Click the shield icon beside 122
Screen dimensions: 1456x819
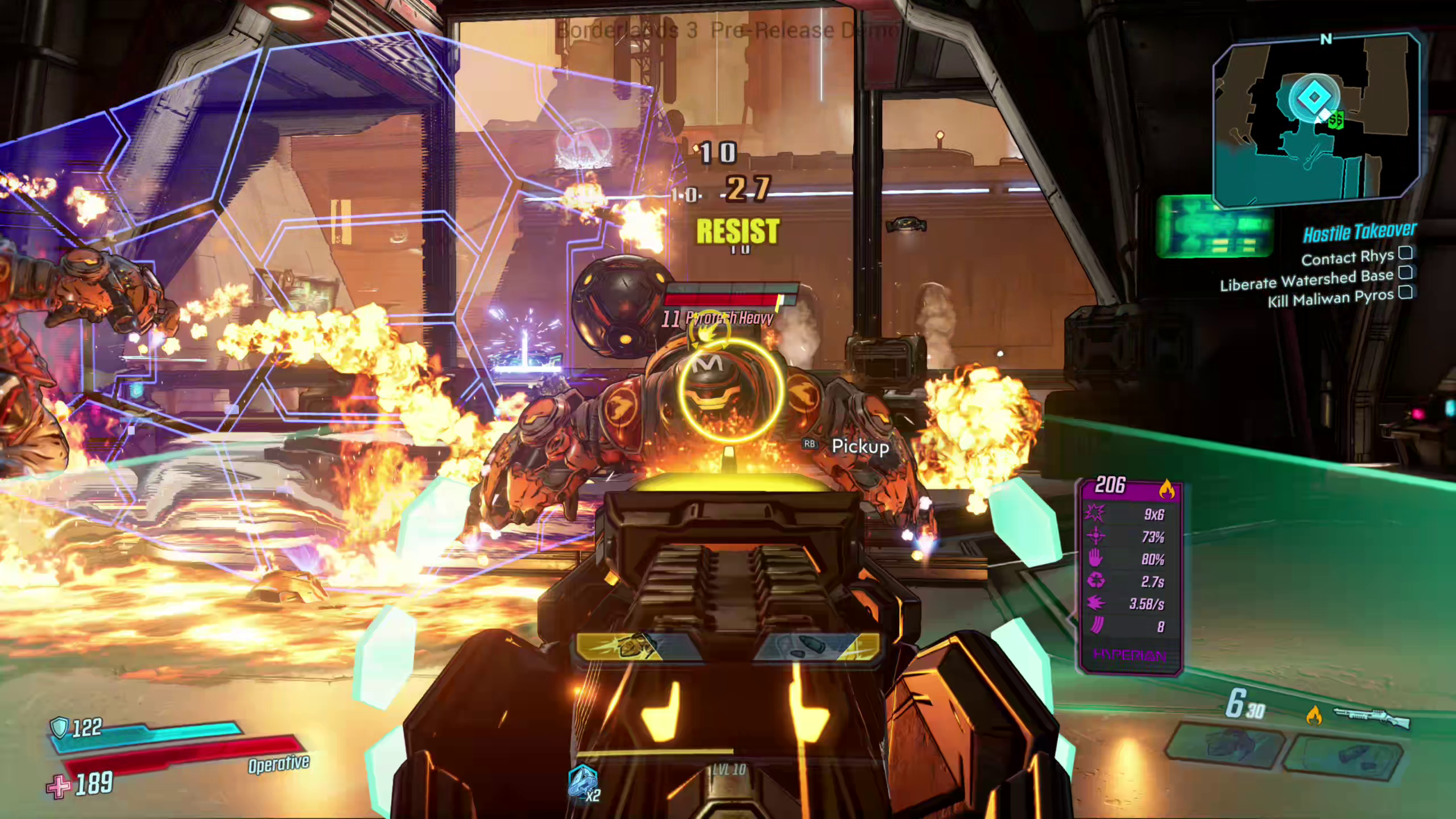click(x=59, y=727)
